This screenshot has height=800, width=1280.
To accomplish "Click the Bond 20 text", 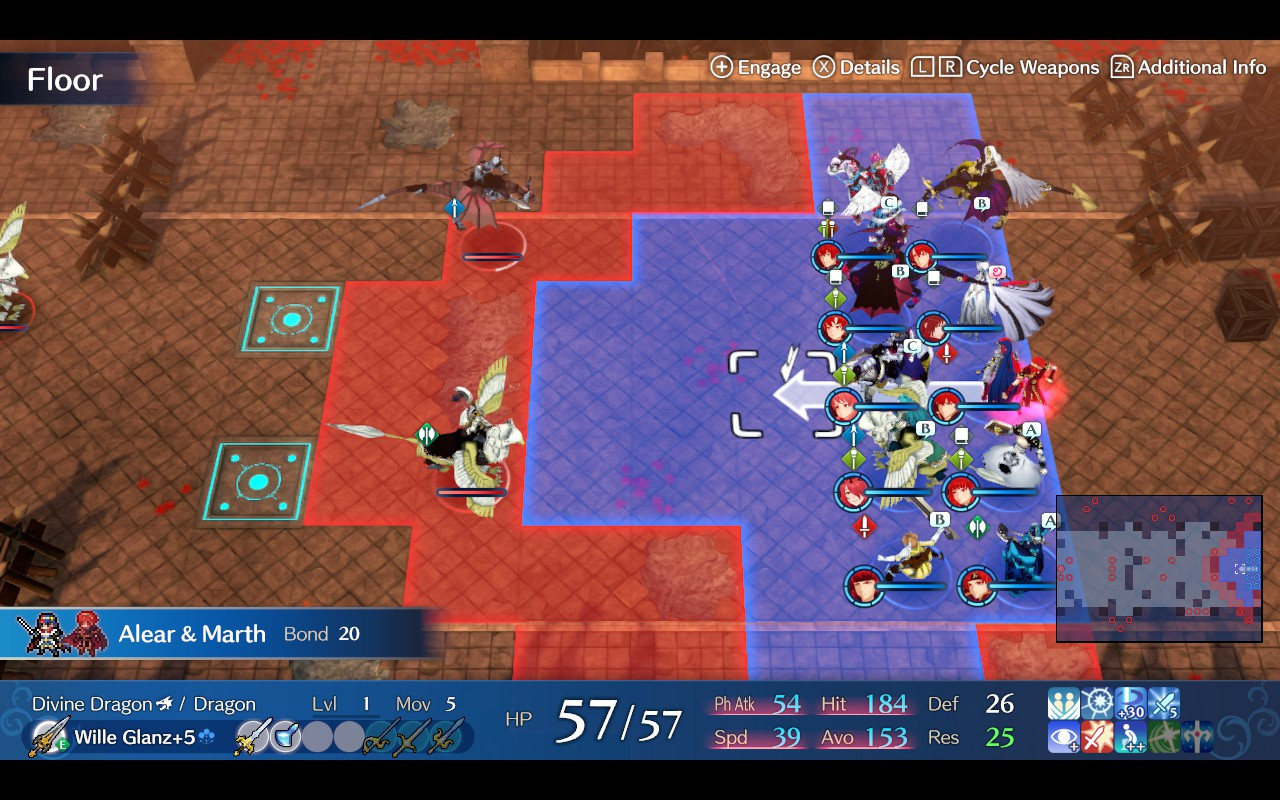I will 324,633.
